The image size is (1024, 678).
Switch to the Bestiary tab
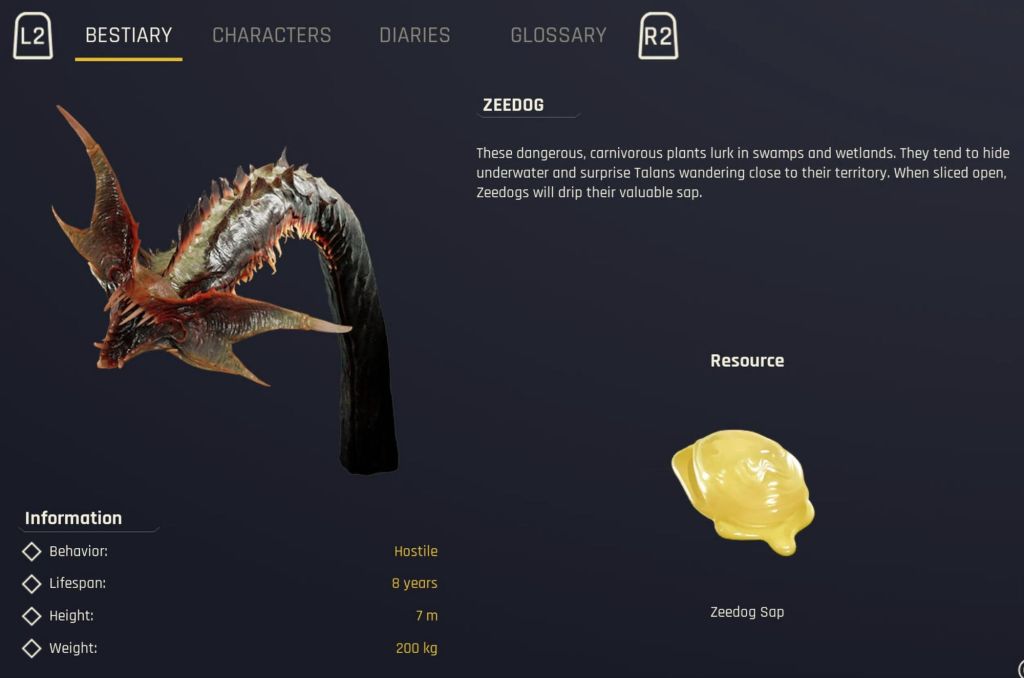[x=128, y=35]
